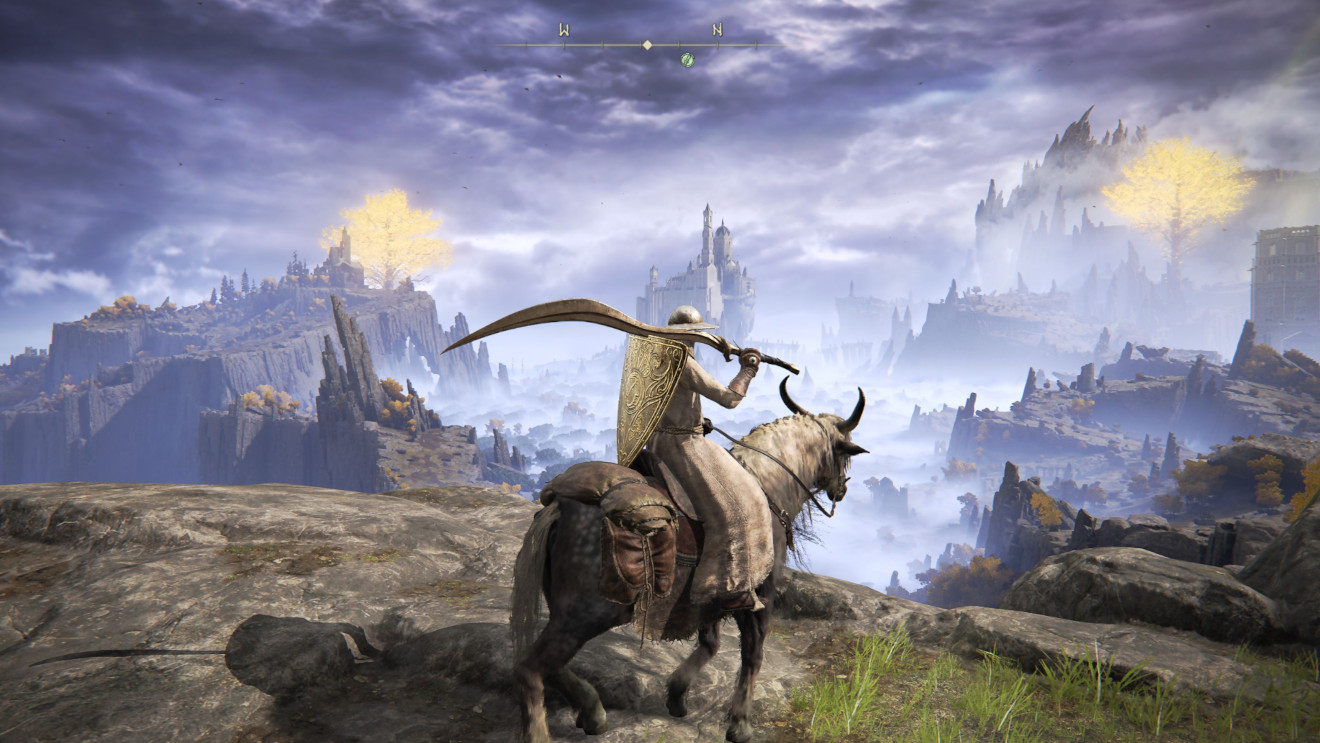Screen dimensions: 1320x743
Task: Click the W direction letter on the compass
Action: [x=564, y=29]
